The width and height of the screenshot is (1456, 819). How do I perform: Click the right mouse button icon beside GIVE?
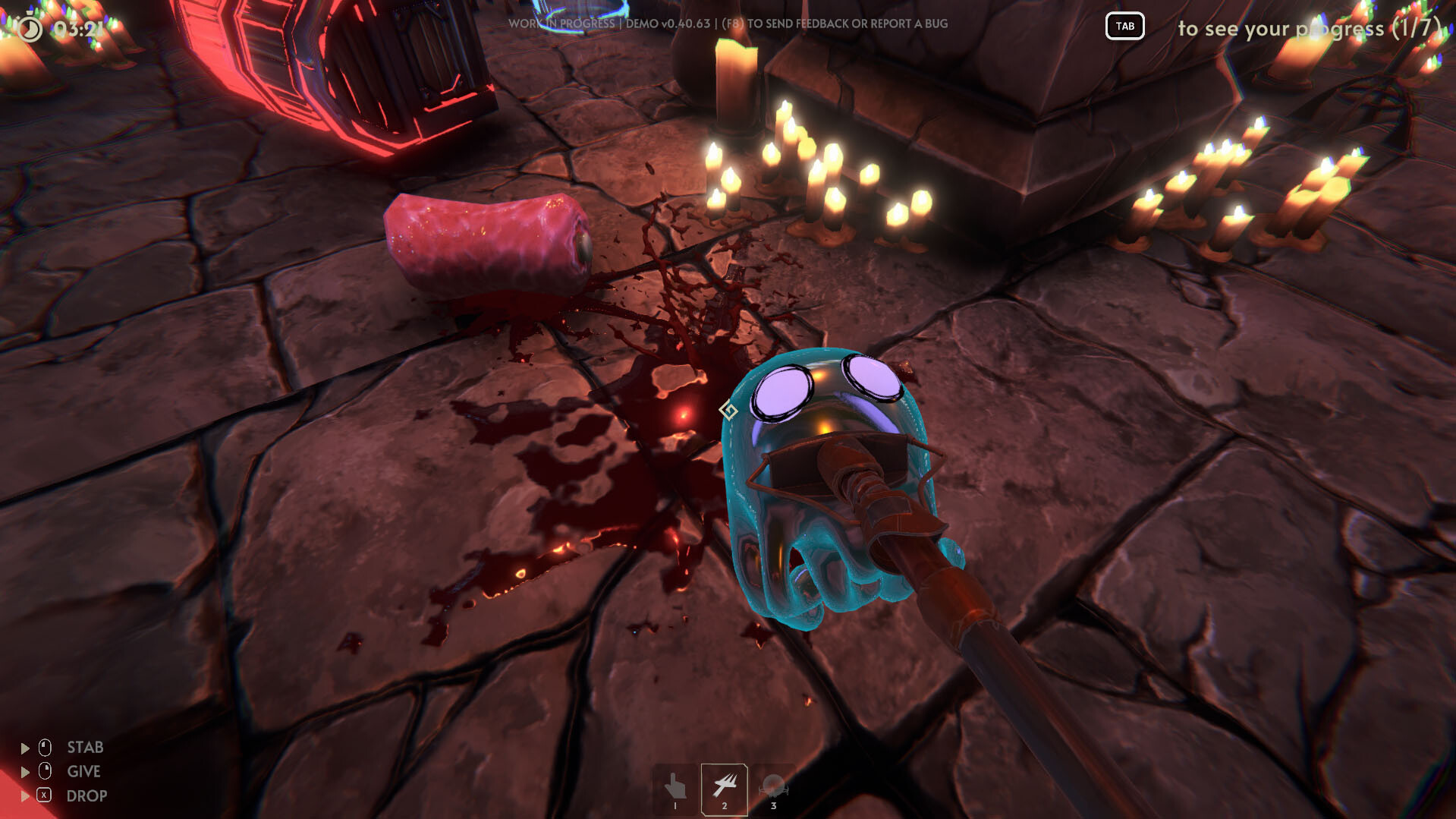[43, 771]
